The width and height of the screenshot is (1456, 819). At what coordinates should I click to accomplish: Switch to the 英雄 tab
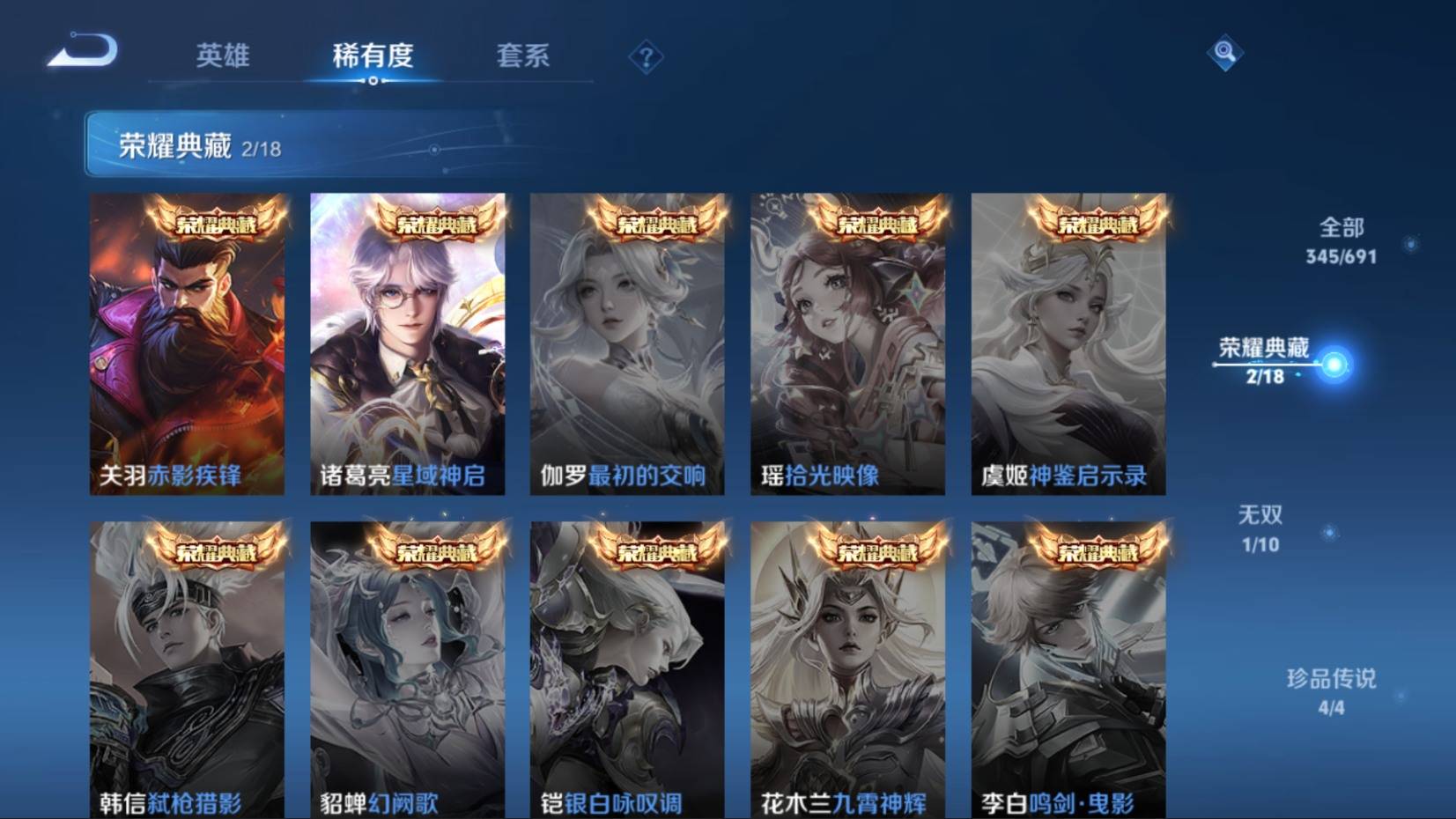click(x=223, y=55)
